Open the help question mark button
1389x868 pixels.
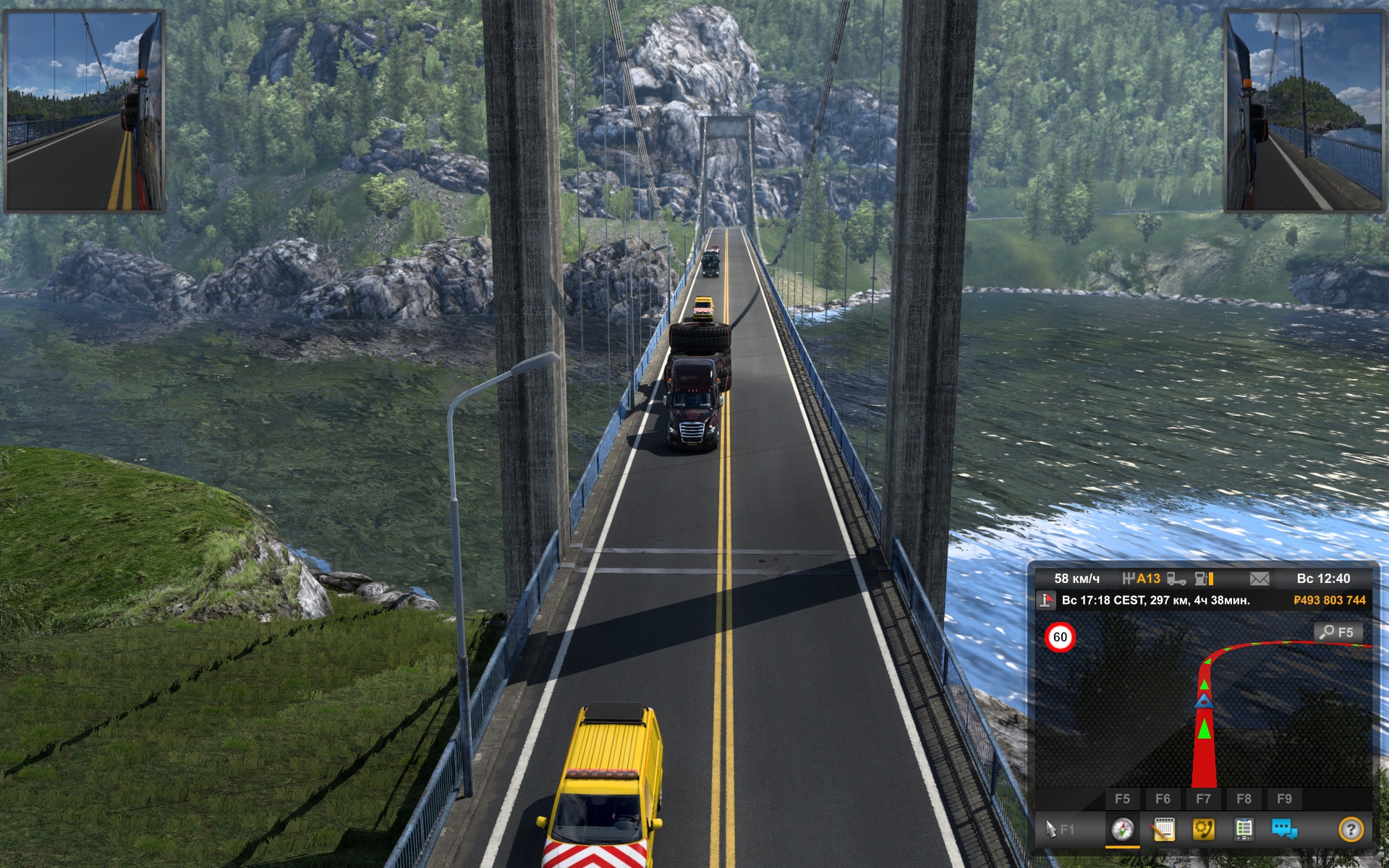point(1350,829)
